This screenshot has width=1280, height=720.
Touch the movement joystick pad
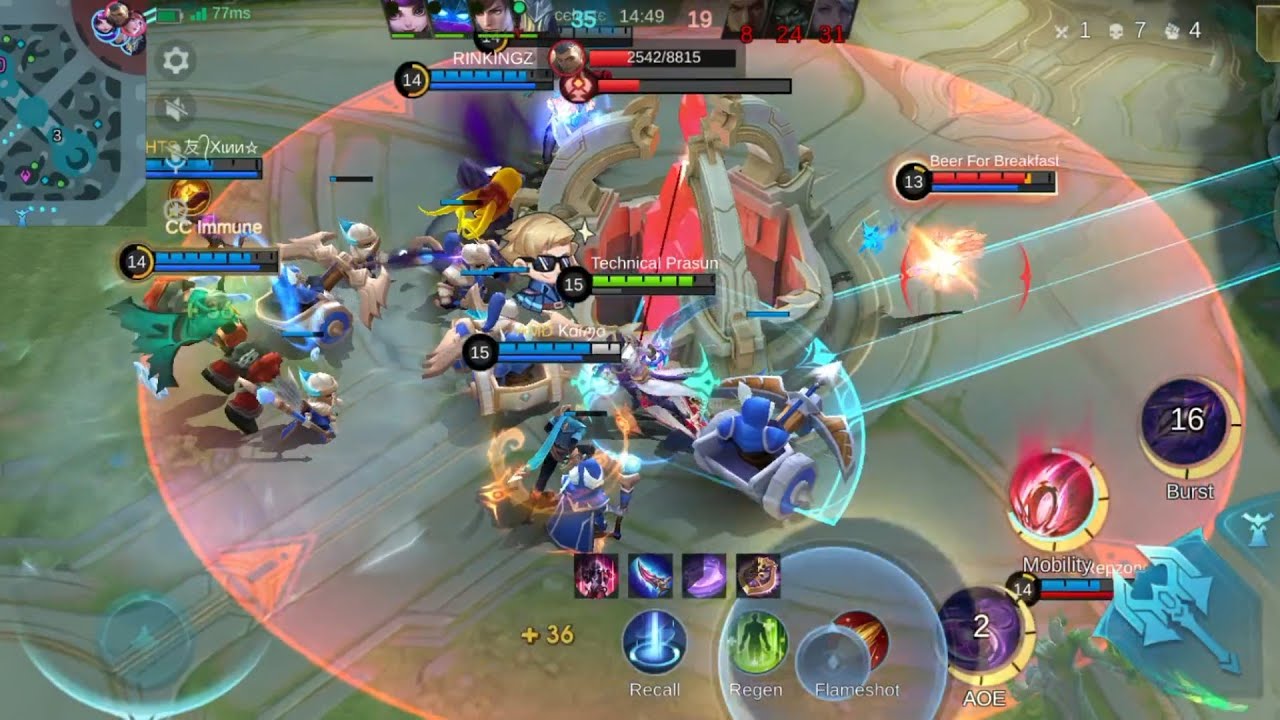pos(145,637)
